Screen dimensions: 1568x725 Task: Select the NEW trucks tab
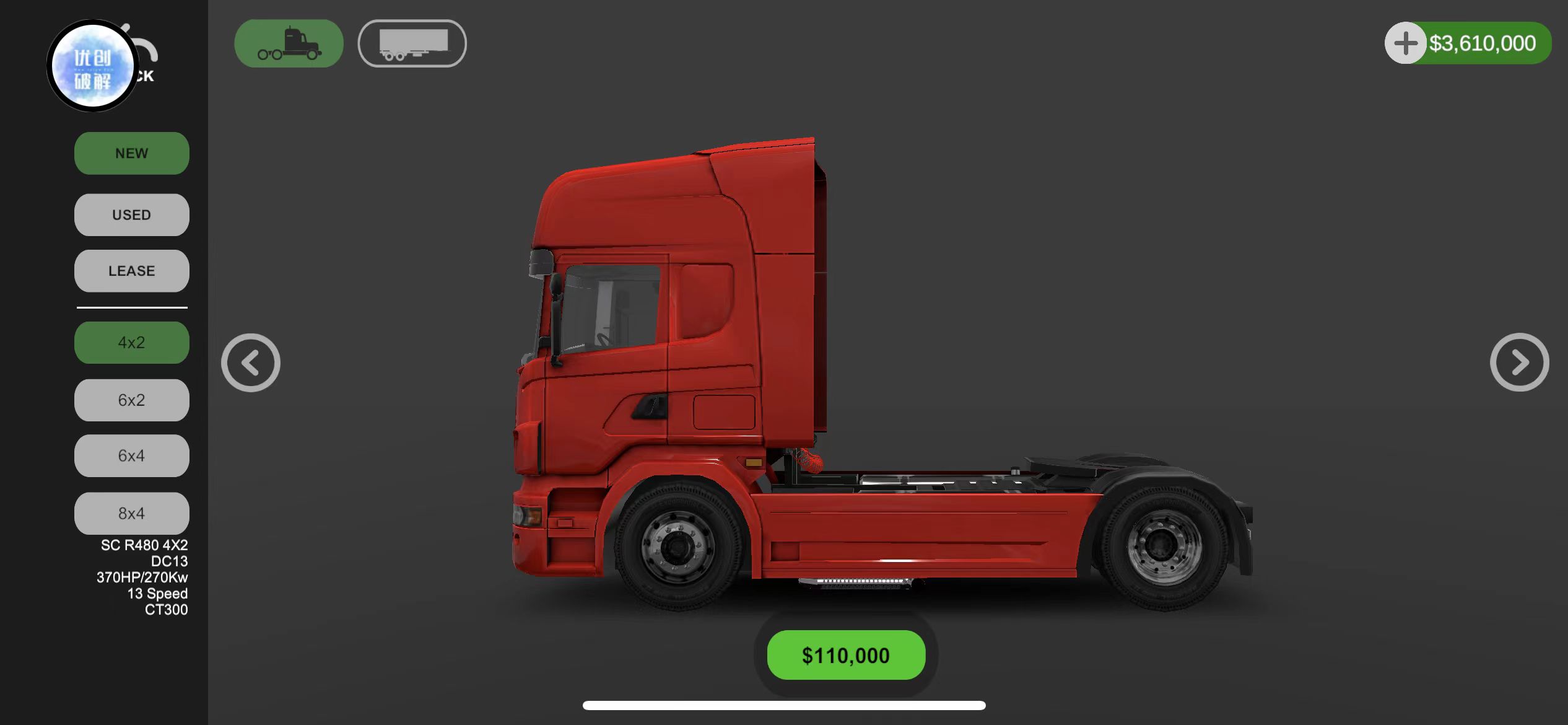pyautogui.click(x=131, y=153)
